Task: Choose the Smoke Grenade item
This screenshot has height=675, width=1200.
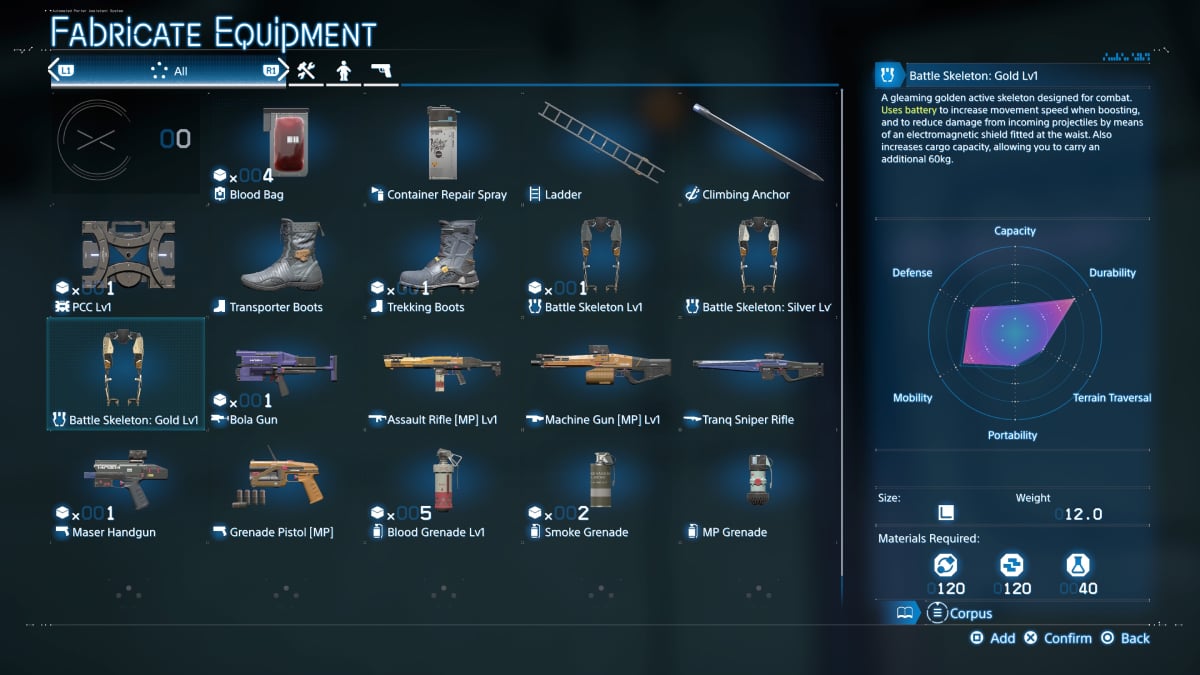Action: [599, 486]
